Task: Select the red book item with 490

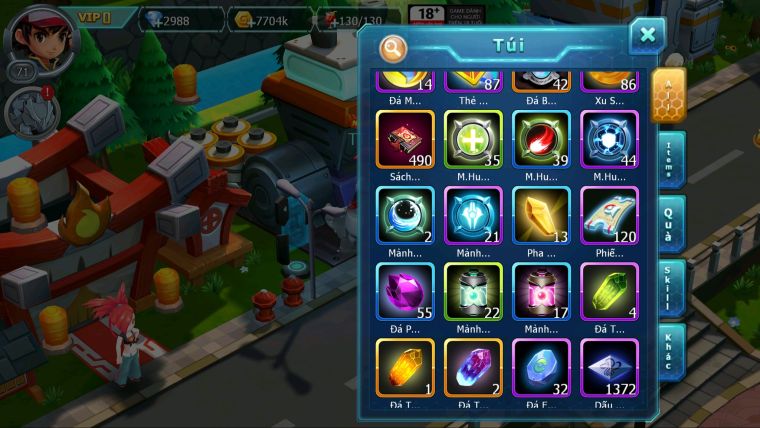Action: click(x=405, y=138)
